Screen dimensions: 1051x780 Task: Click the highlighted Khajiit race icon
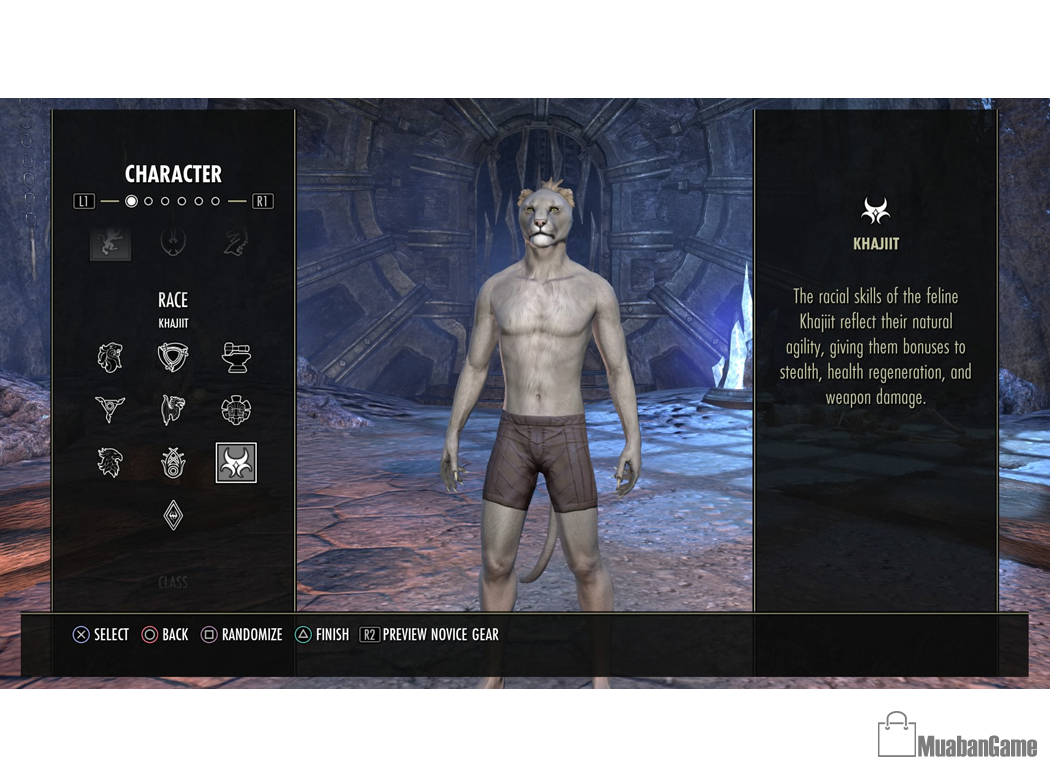[x=236, y=463]
